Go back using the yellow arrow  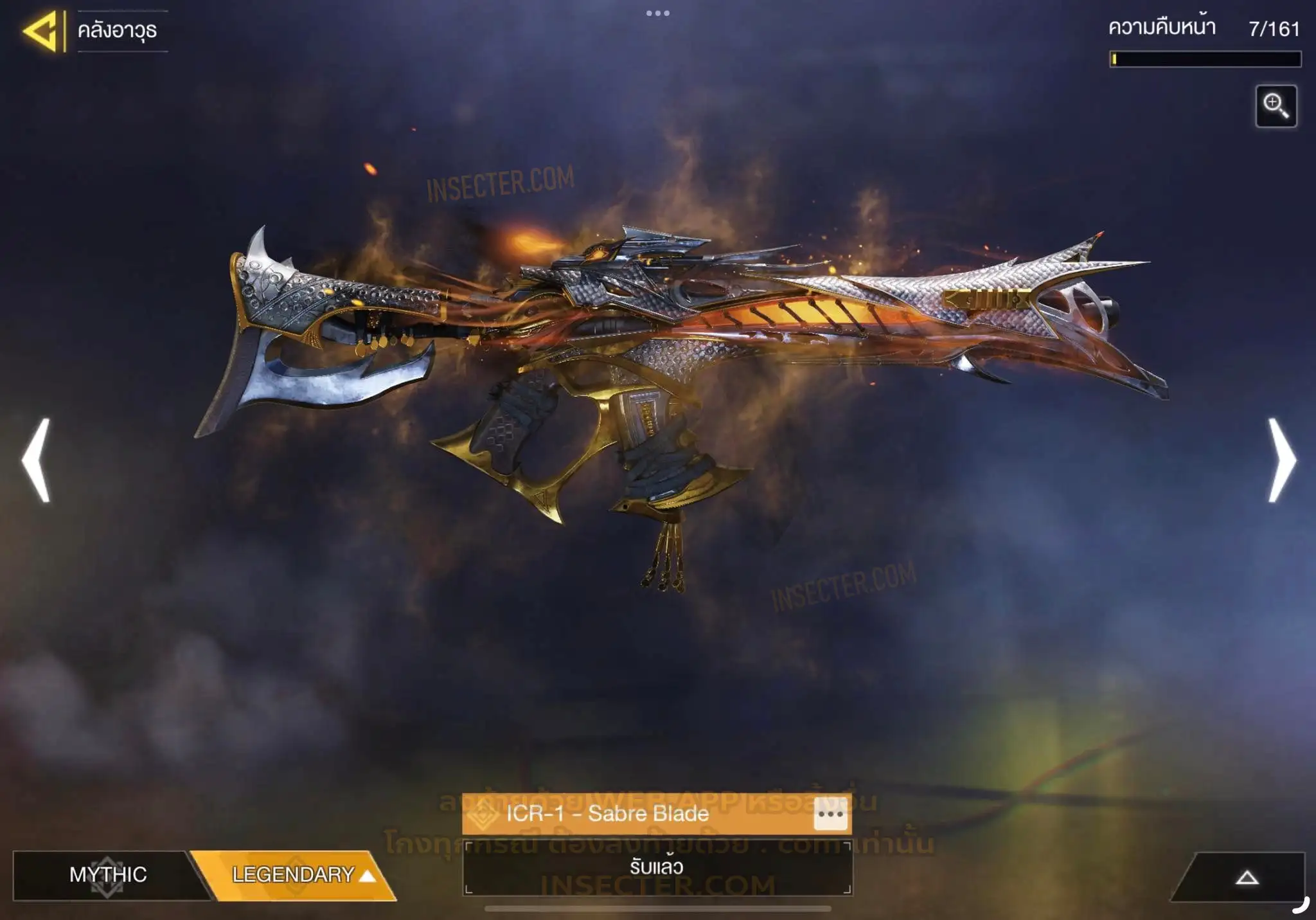click(x=42, y=31)
